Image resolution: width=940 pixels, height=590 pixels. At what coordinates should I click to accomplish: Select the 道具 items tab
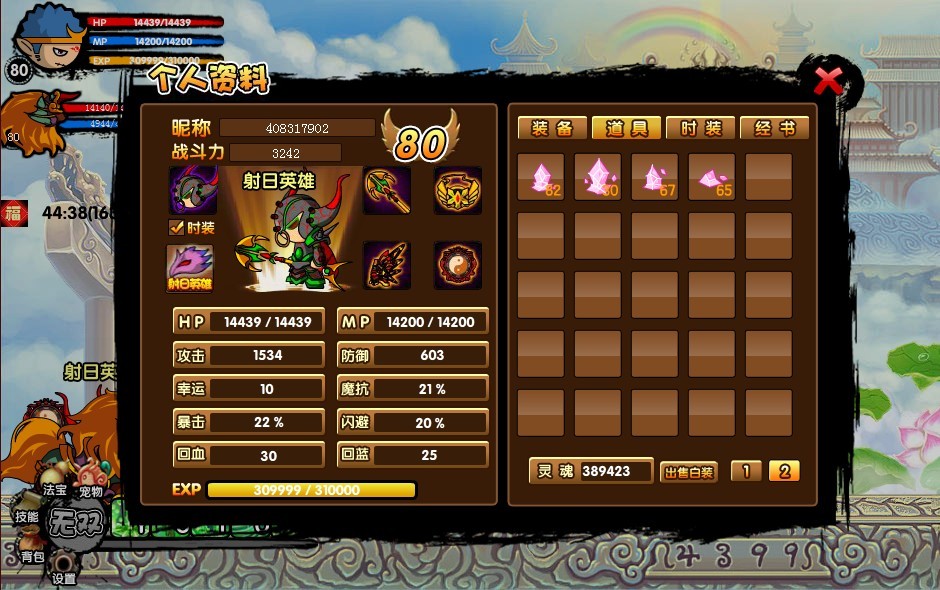pos(626,128)
